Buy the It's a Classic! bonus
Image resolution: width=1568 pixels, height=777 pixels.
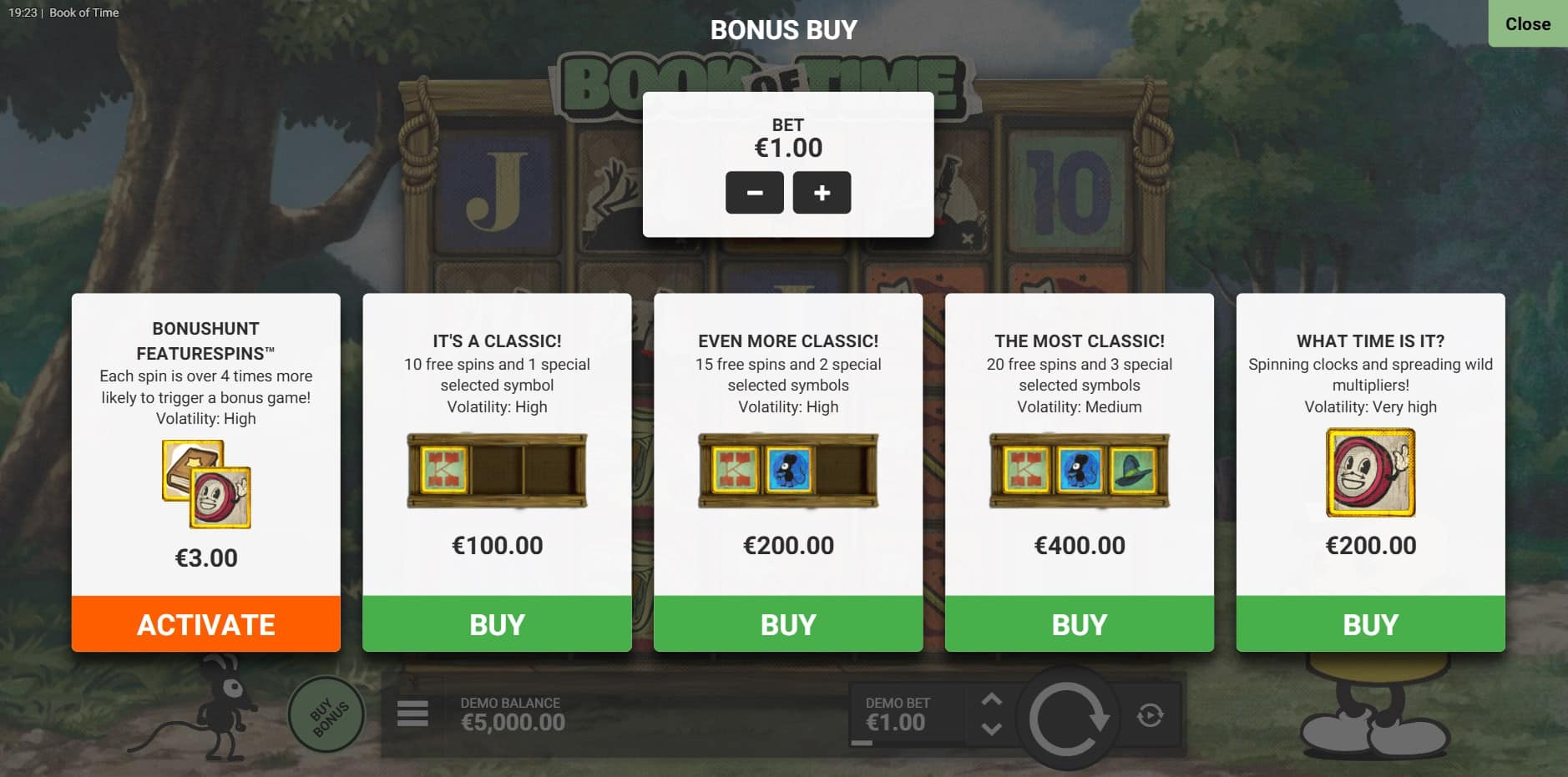(497, 624)
